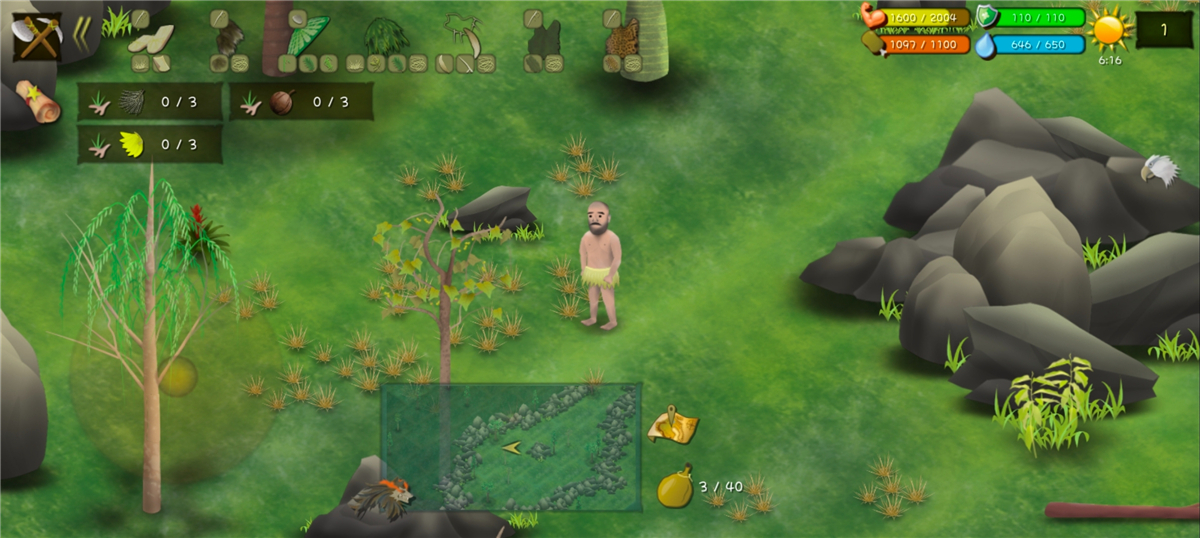Image resolution: width=1200 pixels, height=538 pixels.
Task: Open the quest scroll with the star
Action: coord(37,101)
